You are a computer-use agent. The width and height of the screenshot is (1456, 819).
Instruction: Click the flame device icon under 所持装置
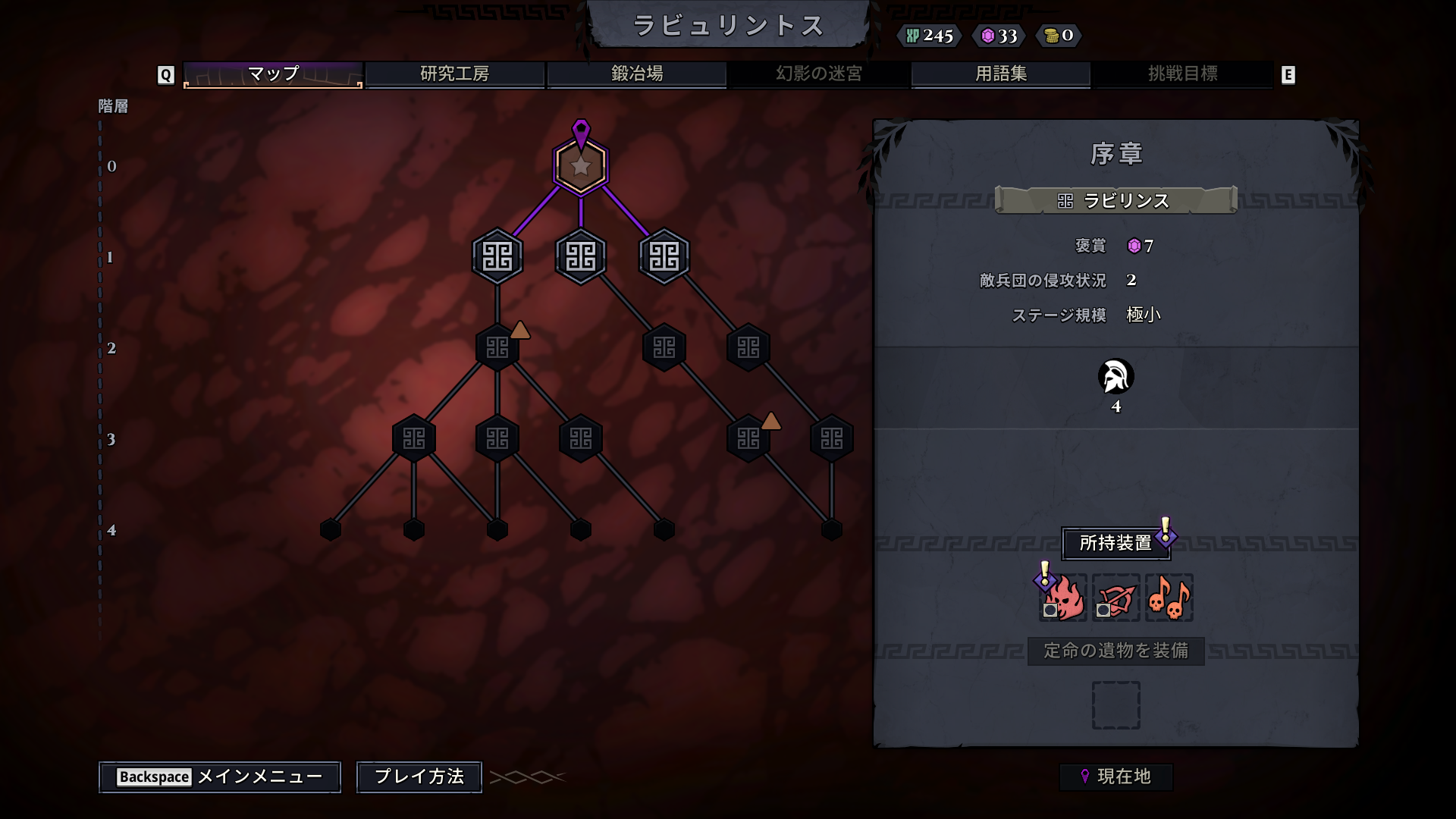1062,598
